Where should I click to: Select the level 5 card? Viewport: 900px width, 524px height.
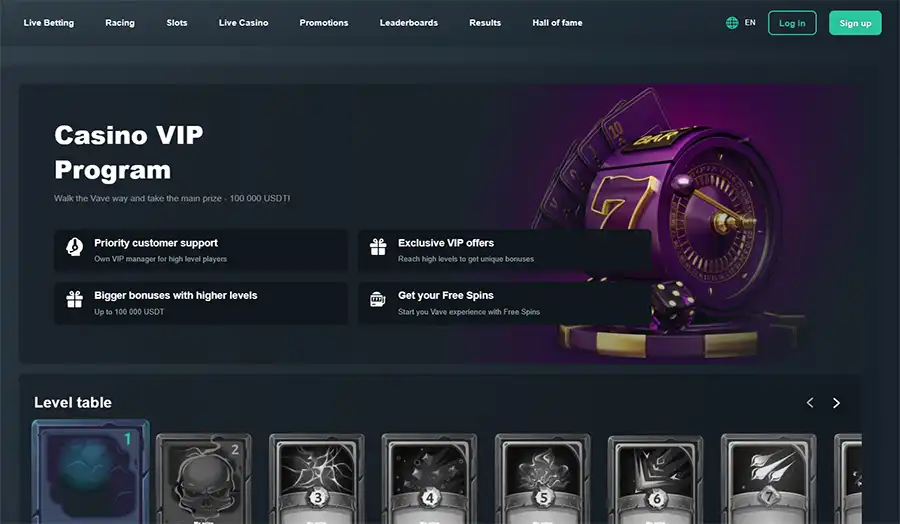542,480
